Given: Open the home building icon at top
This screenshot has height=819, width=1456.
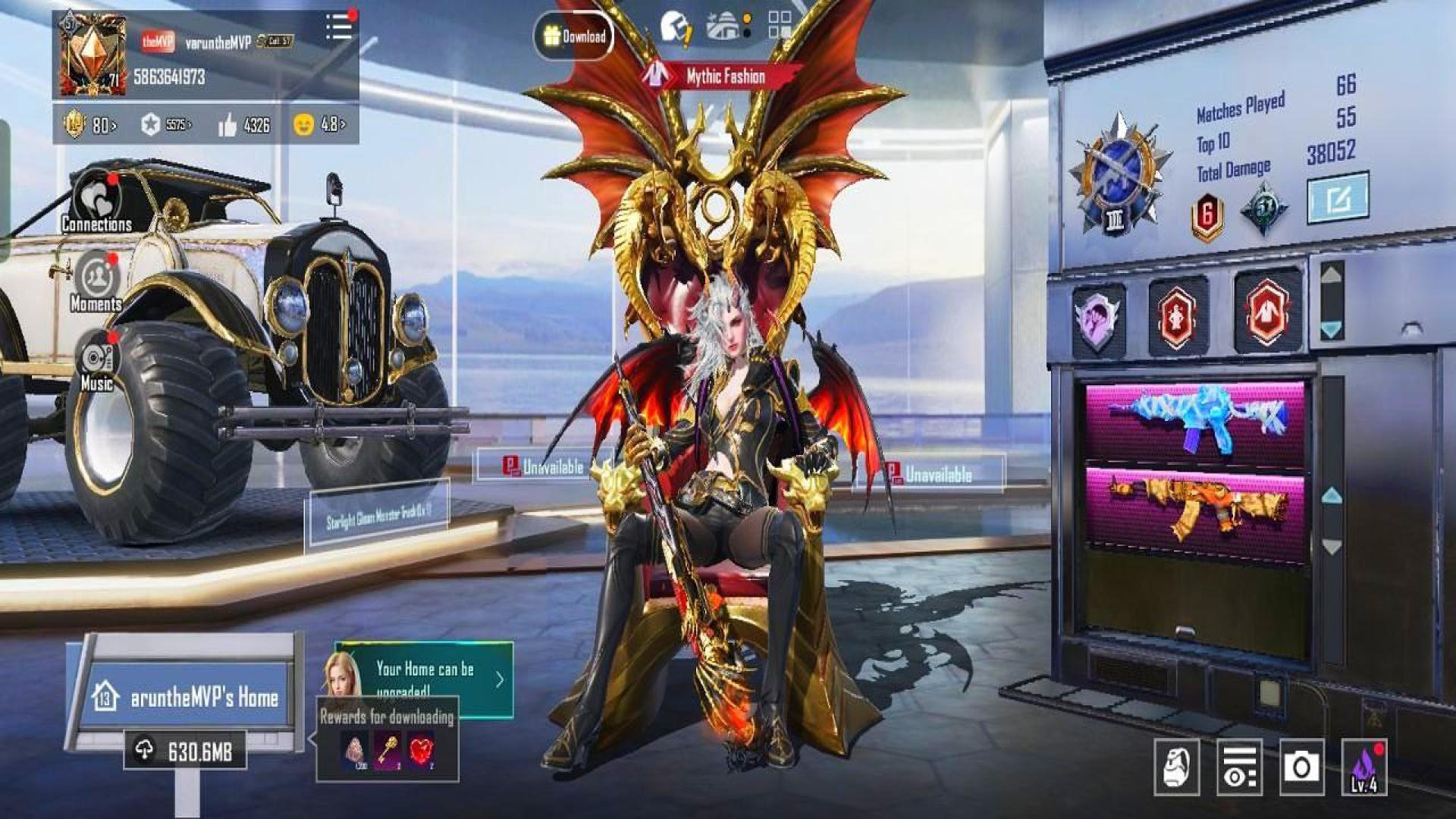Looking at the screenshot, I should (726, 26).
